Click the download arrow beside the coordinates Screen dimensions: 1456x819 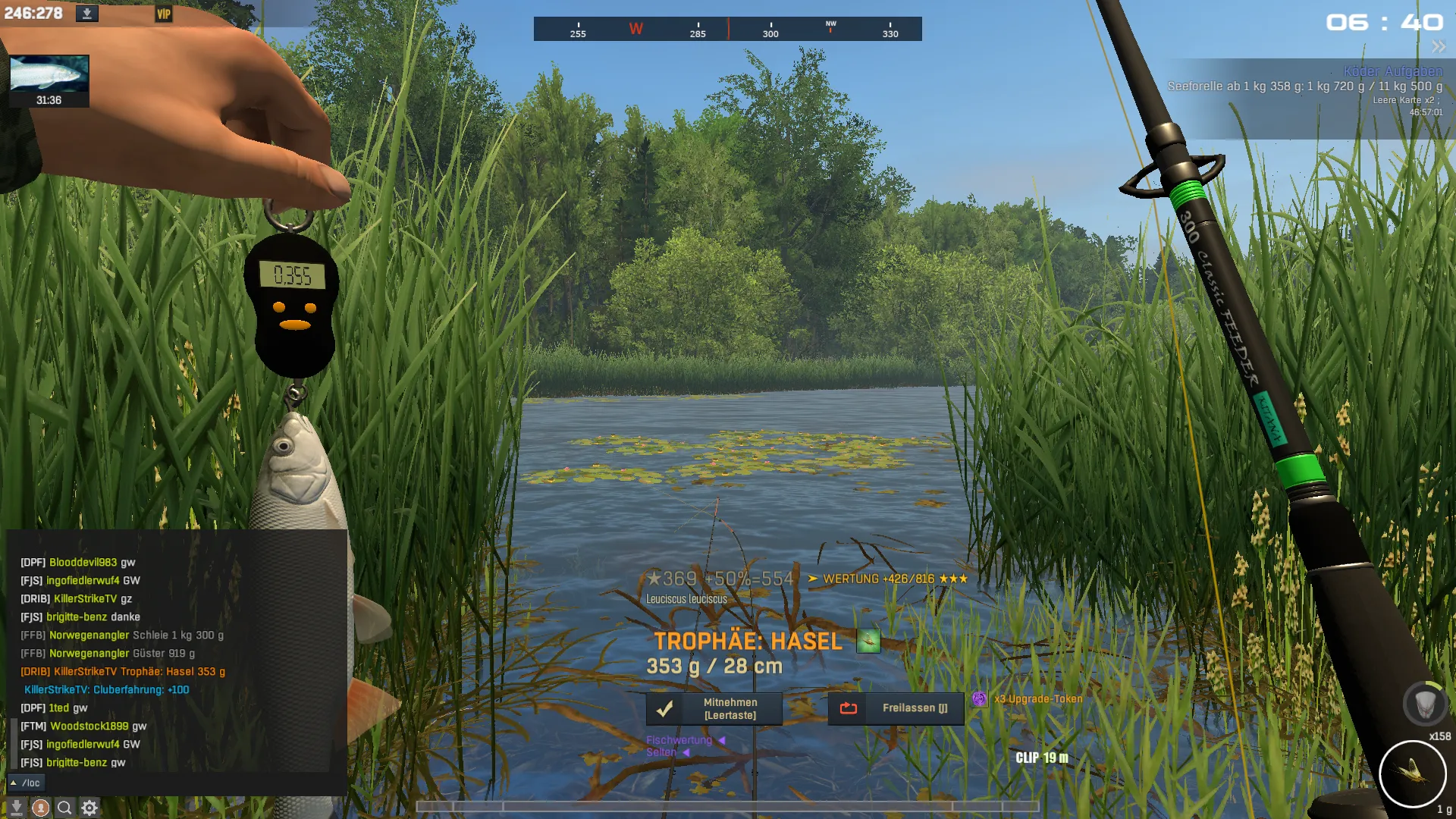coord(87,14)
